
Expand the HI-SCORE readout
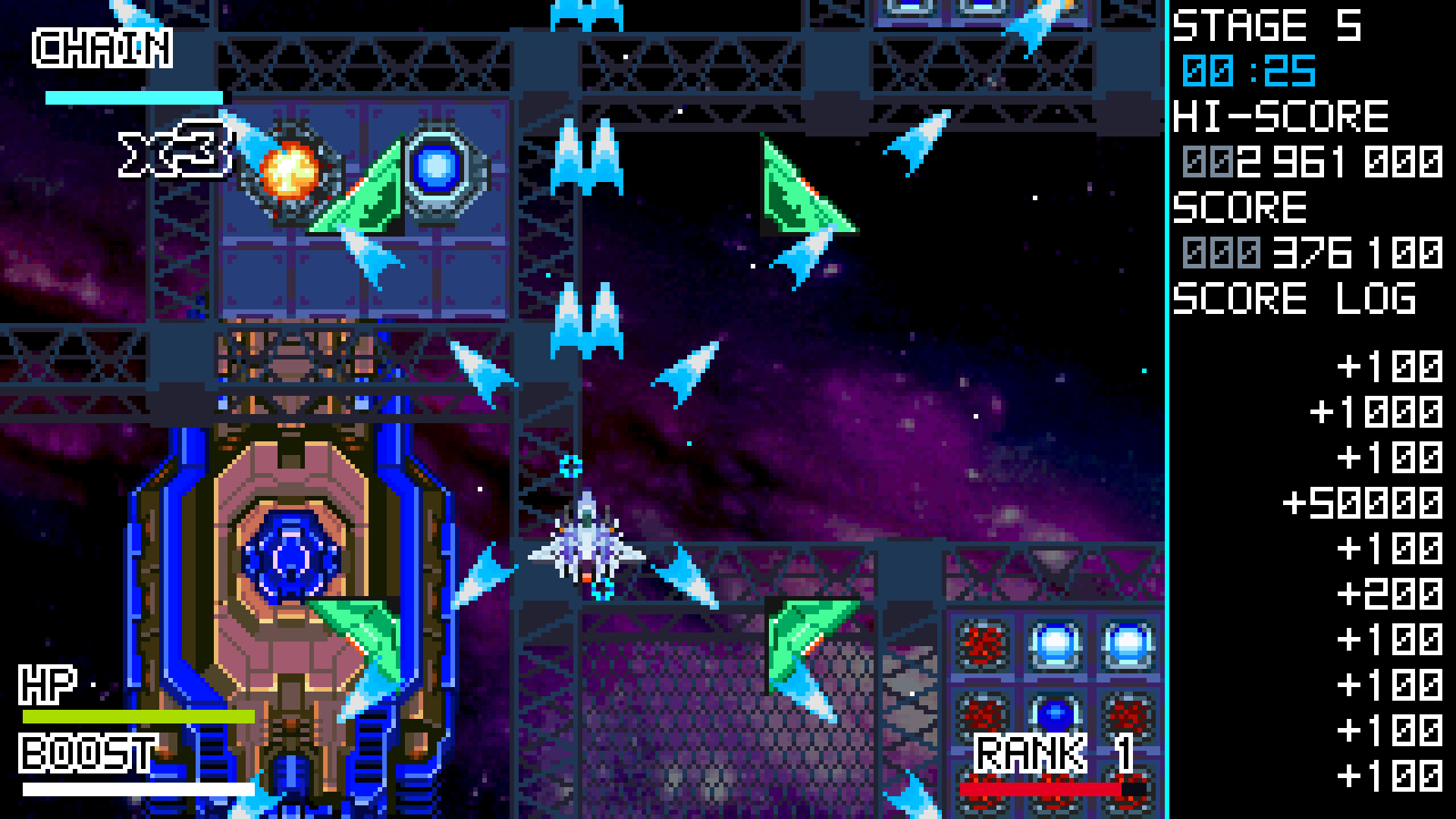(1280, 116)
